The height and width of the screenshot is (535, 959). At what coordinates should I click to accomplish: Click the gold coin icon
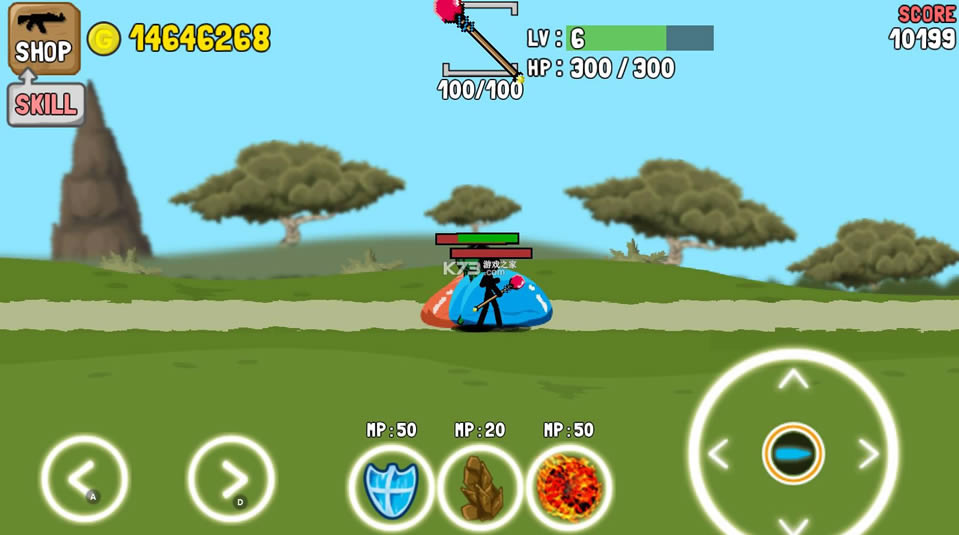pyautogui.click(x=104, y=39)
